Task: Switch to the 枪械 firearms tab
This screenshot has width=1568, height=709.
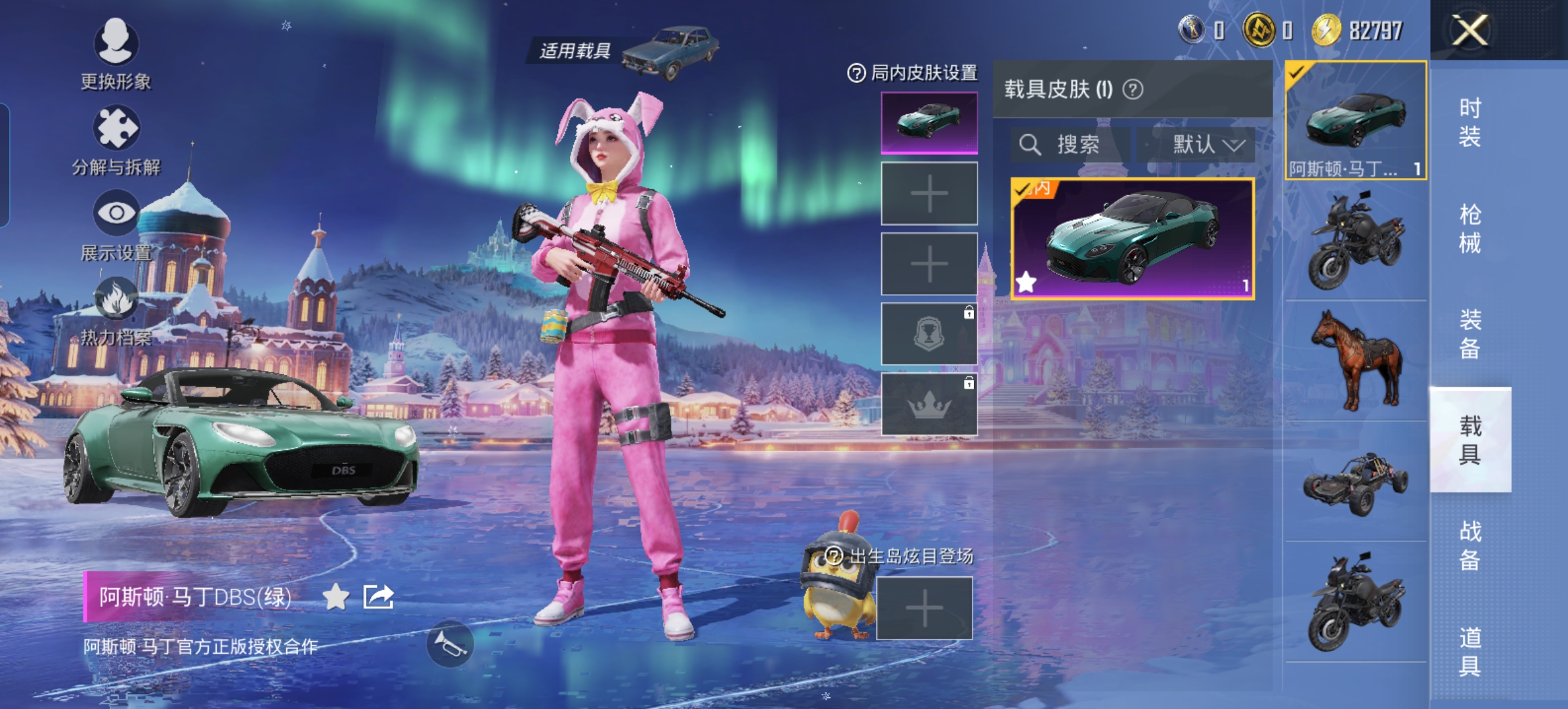Action: click(1470, 228)
